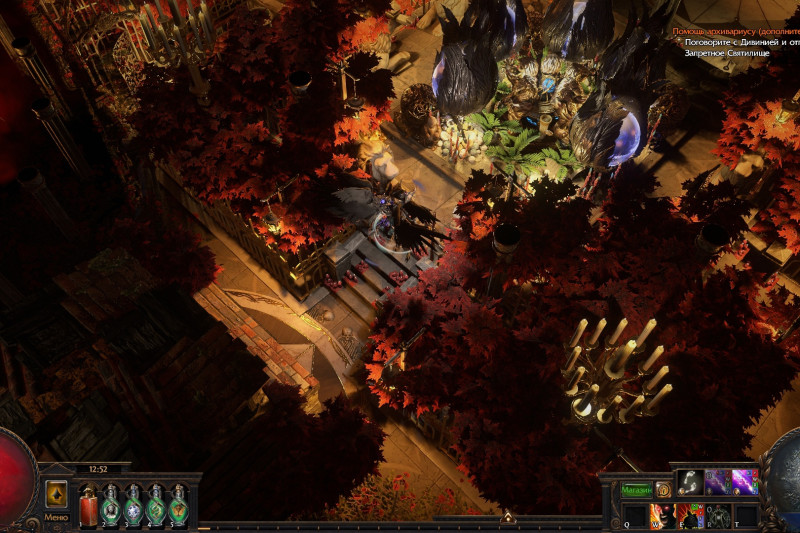Screen dimensions: 800x533
Task: Use the green flask in slot 2
Action: pyautogui.click(x=111, y=504)
